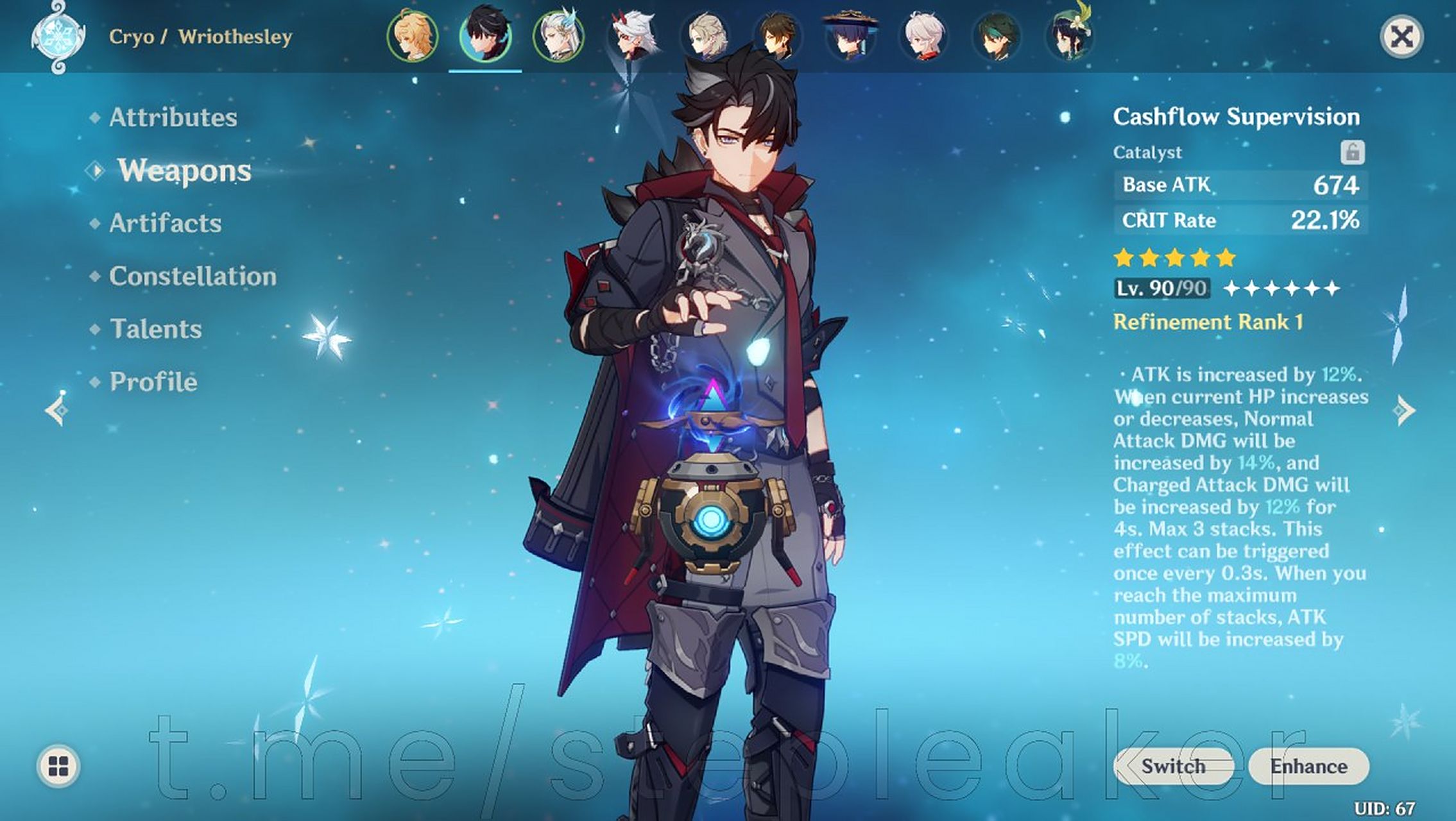The image size is (1456, 821).
Task: Select Zhongli's portrait in the character row
Action: point(778,37)
